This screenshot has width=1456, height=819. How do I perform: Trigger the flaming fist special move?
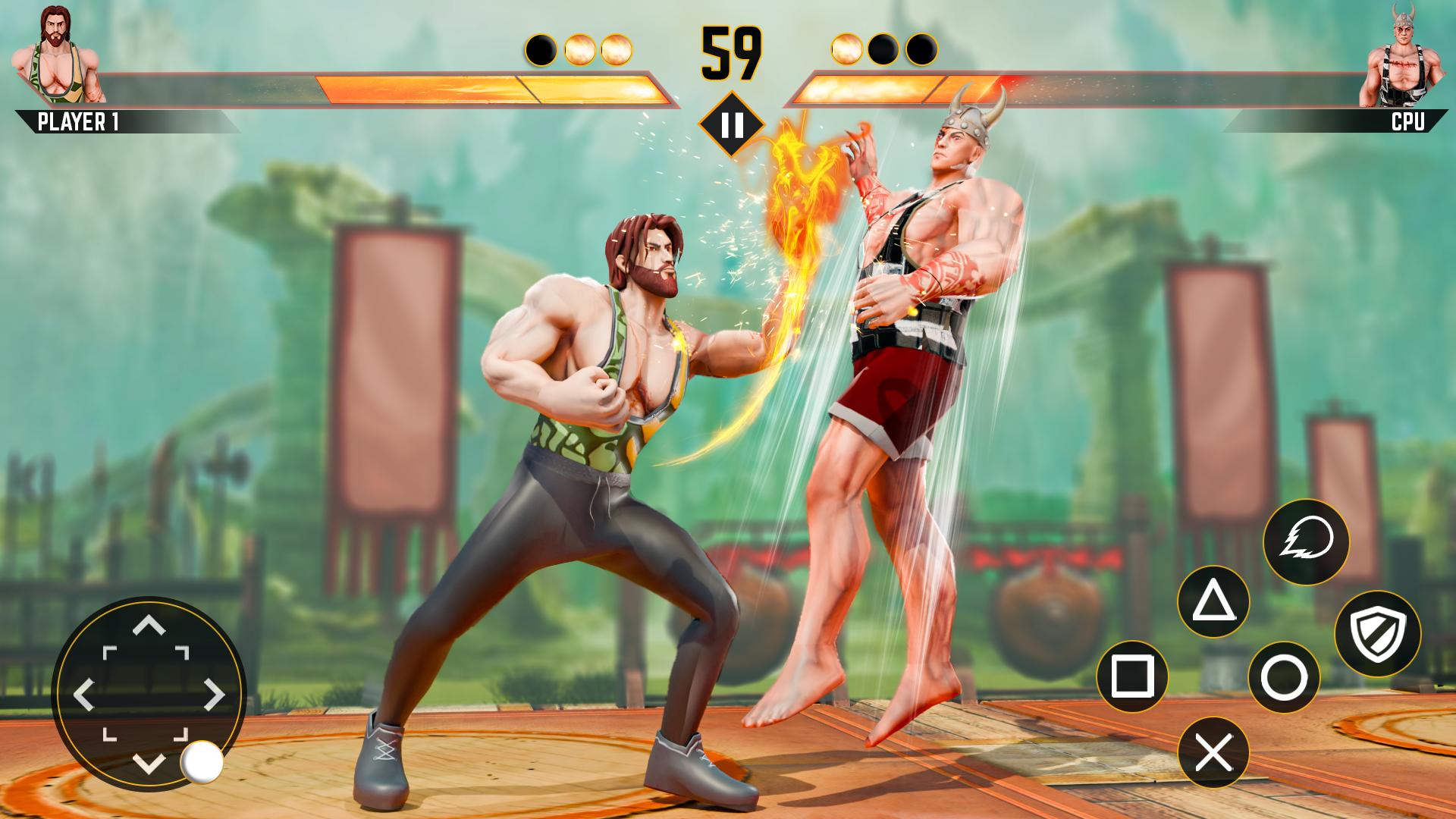click(x=1306, y=541)
